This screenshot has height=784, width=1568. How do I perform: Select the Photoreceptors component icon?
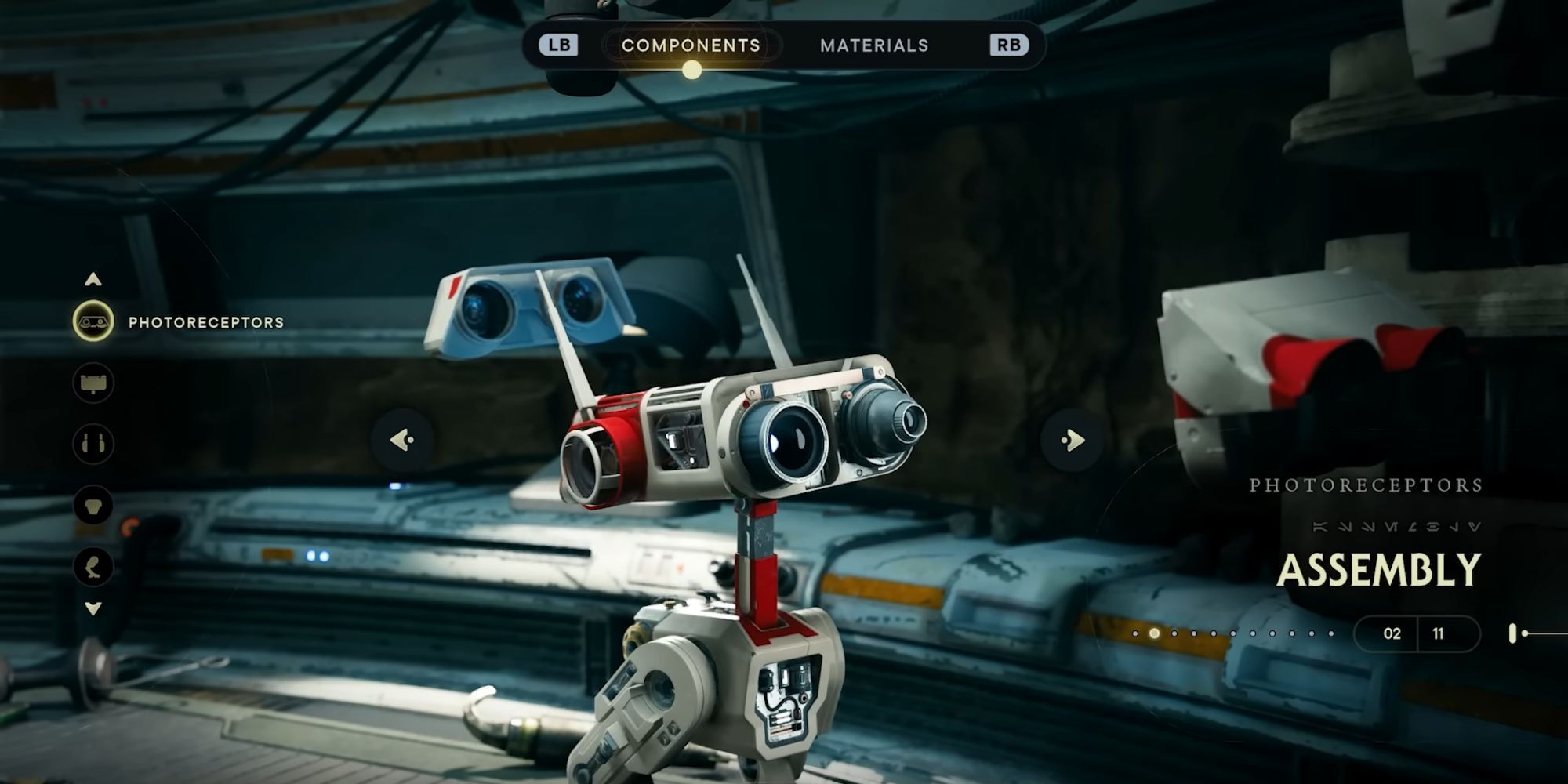click(92, 321)
